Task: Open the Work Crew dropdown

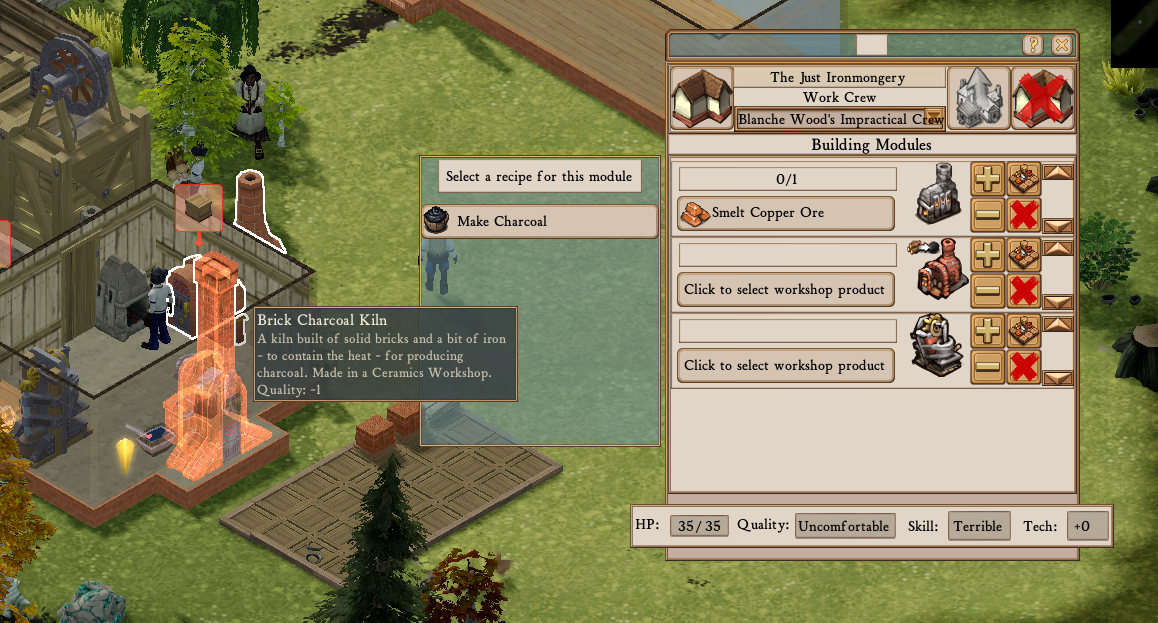Action: (x=935, y=118)
